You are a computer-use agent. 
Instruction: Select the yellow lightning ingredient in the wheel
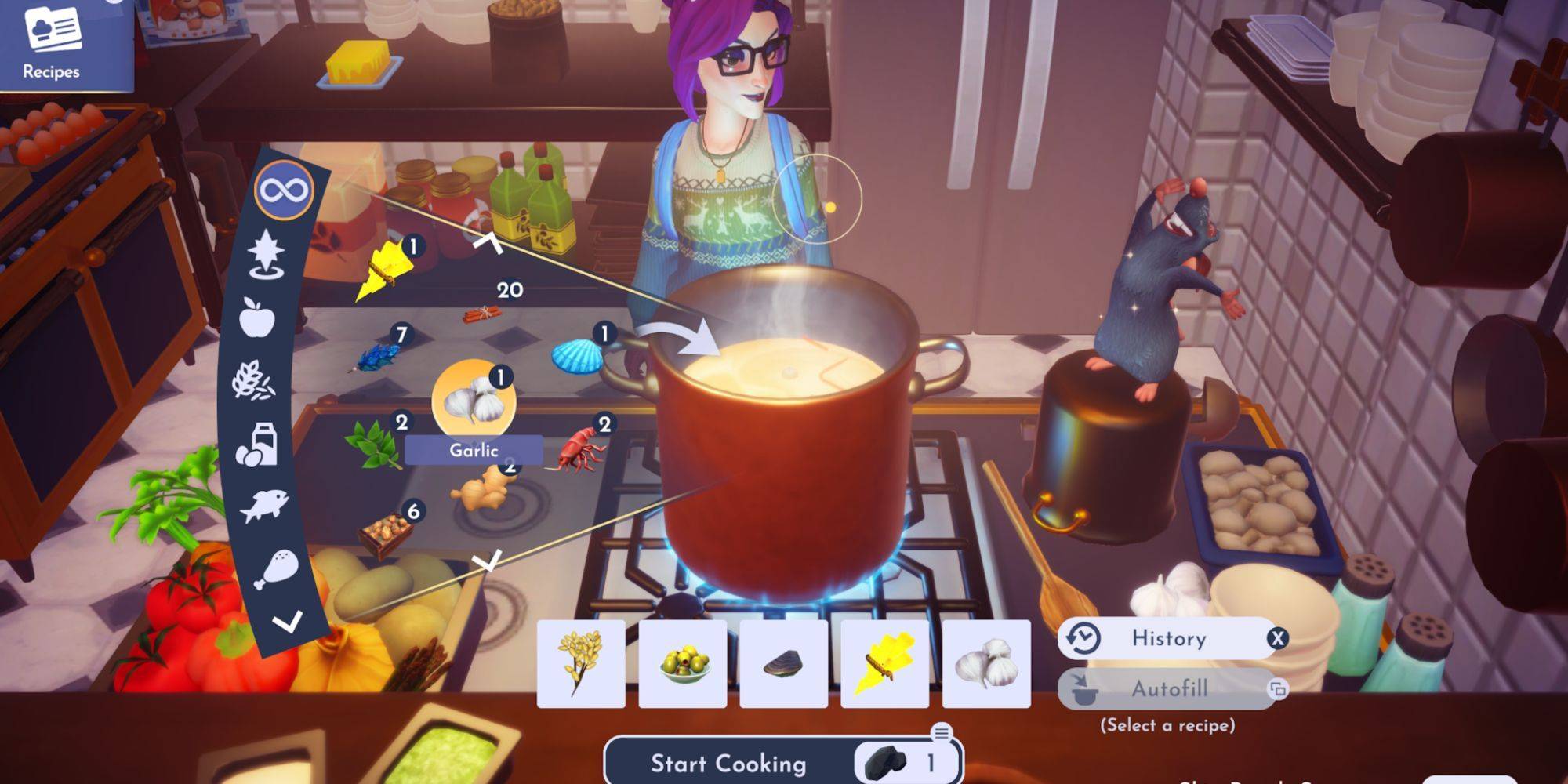coord(384,272)
